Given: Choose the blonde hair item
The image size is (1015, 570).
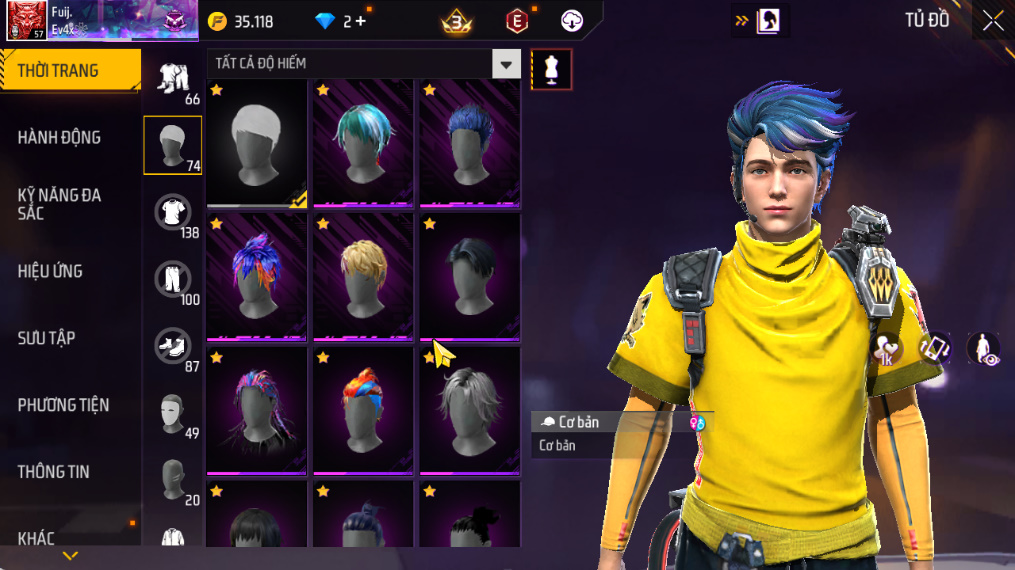Looking at the screenshot, I should click(363, 275).
